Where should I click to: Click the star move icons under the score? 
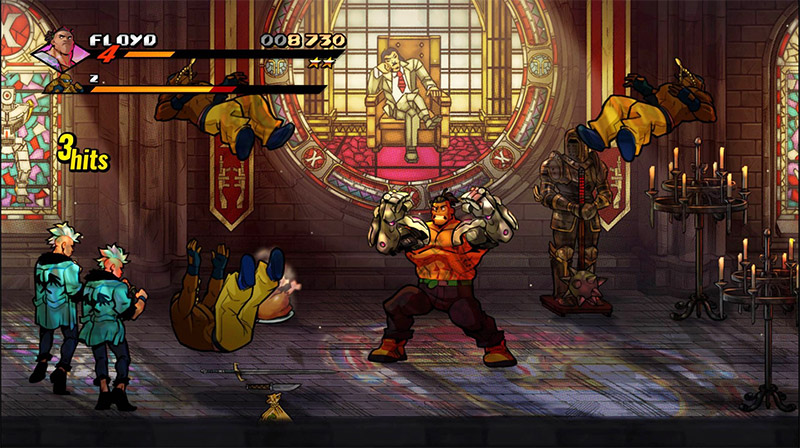(x=320, y=62)
